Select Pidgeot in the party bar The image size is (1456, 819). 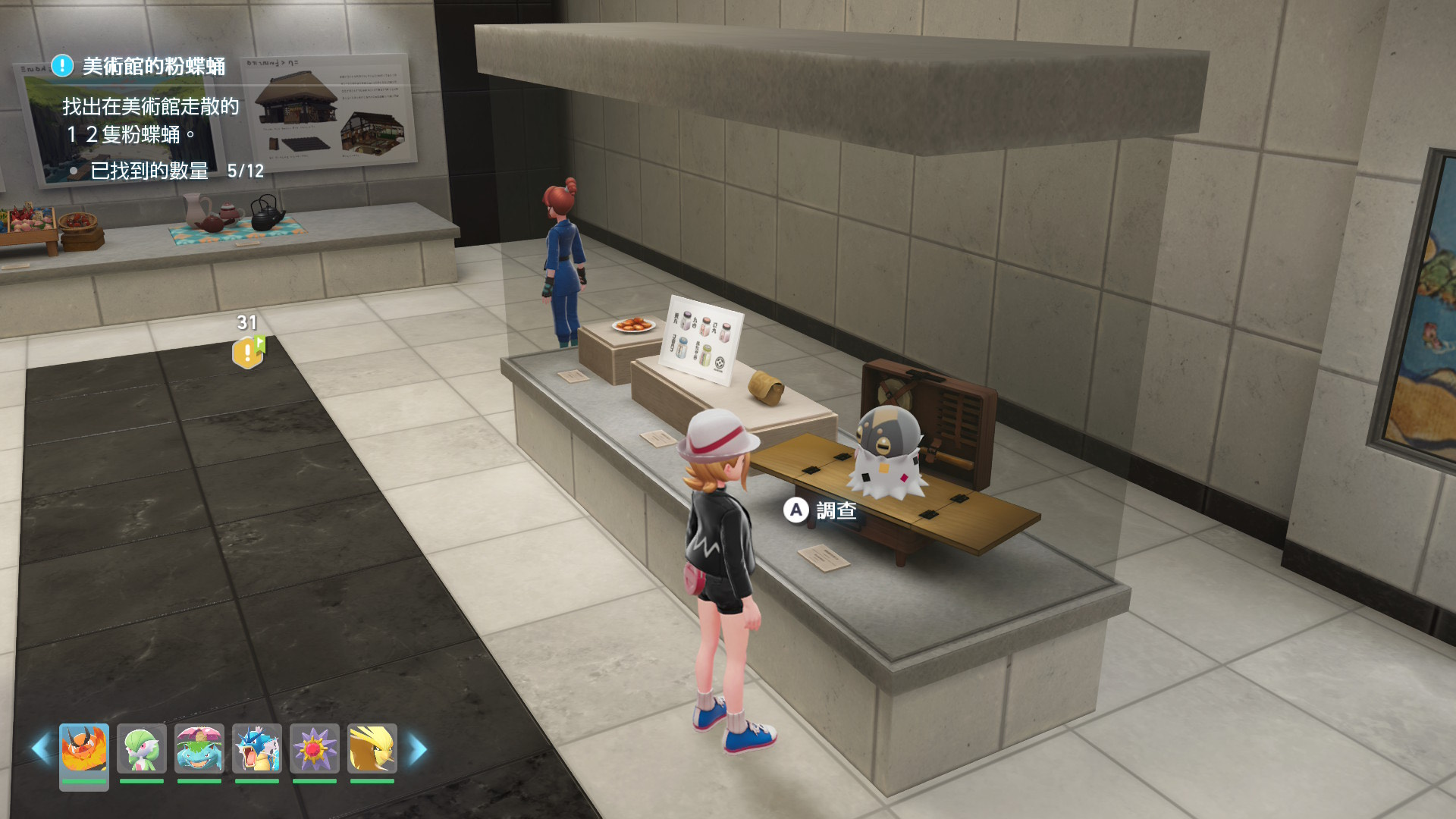click(372, 749)
